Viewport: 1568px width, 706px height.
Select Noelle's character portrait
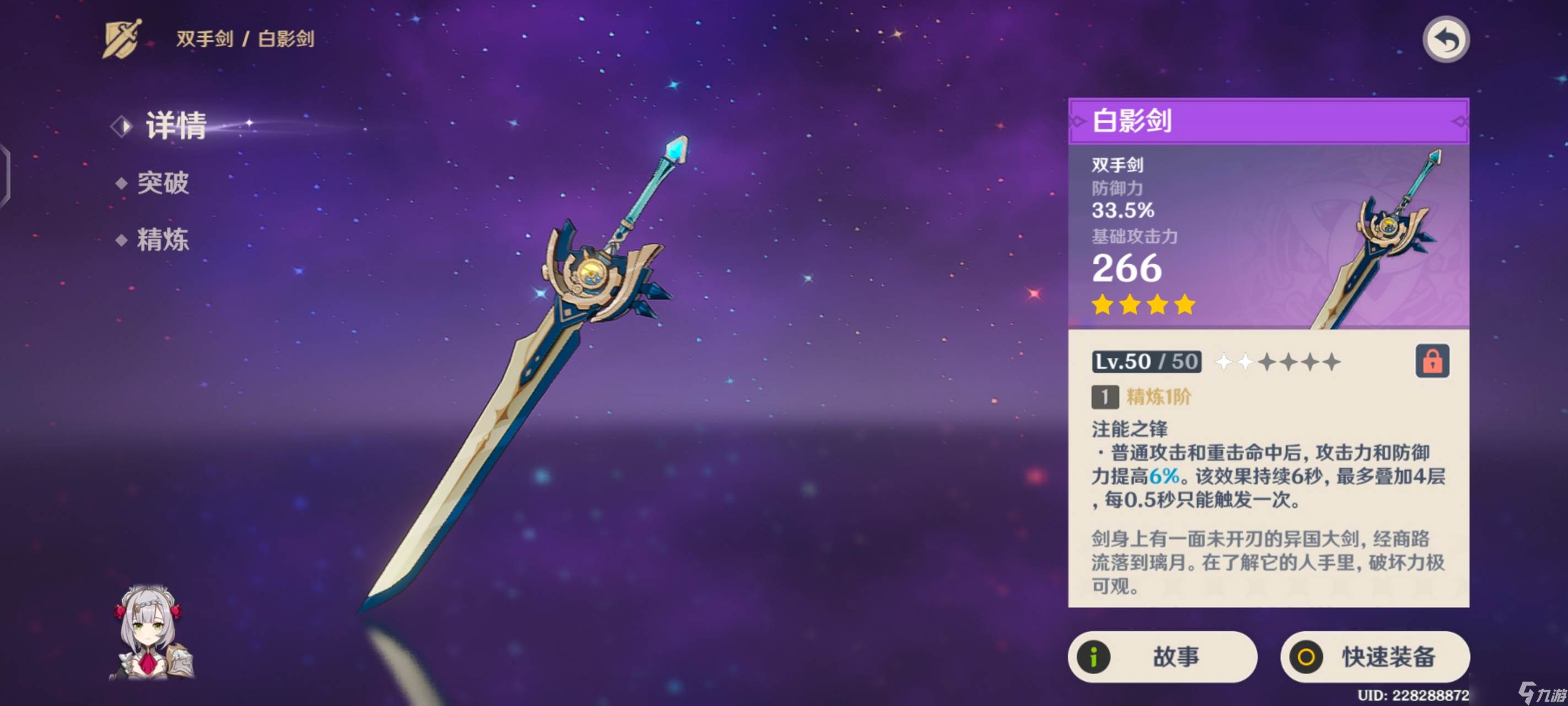point(151,633)
